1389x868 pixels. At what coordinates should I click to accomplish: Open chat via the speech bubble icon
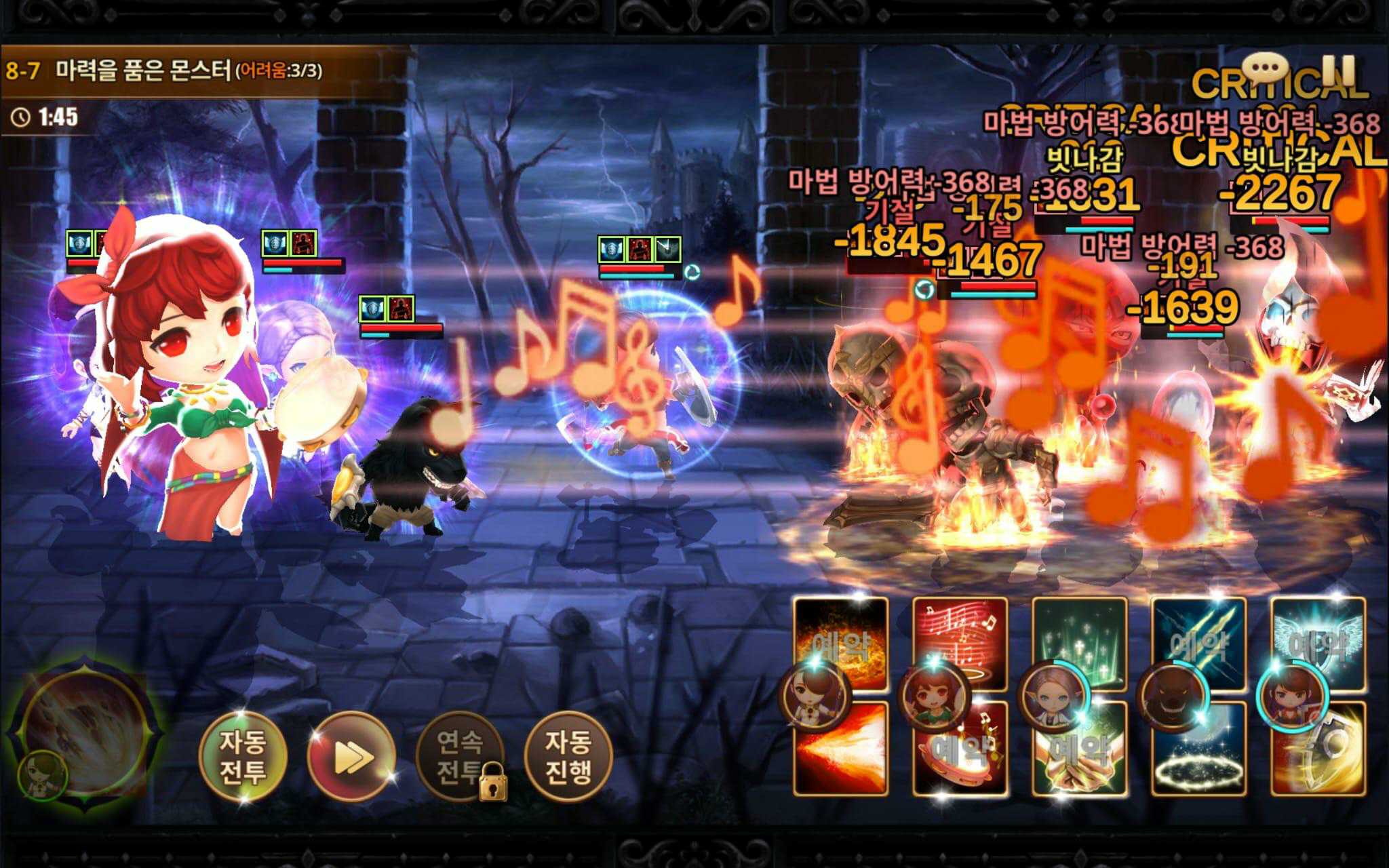pyautogui.click(x=1264, y=68)
